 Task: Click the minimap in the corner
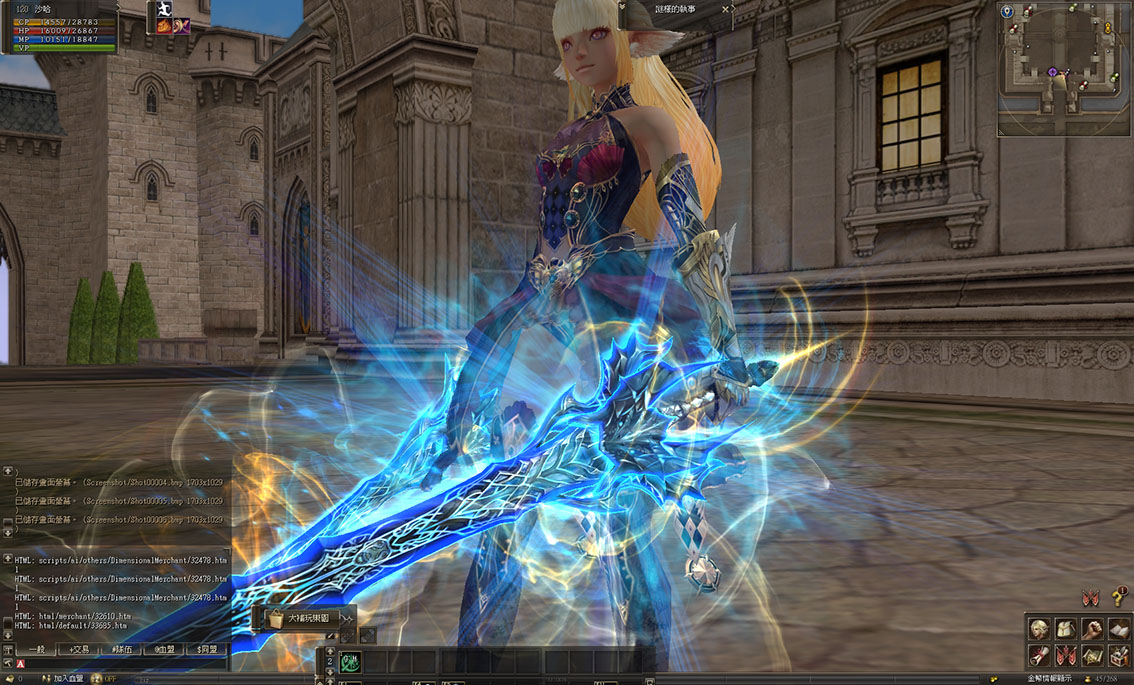[1064, 68]
